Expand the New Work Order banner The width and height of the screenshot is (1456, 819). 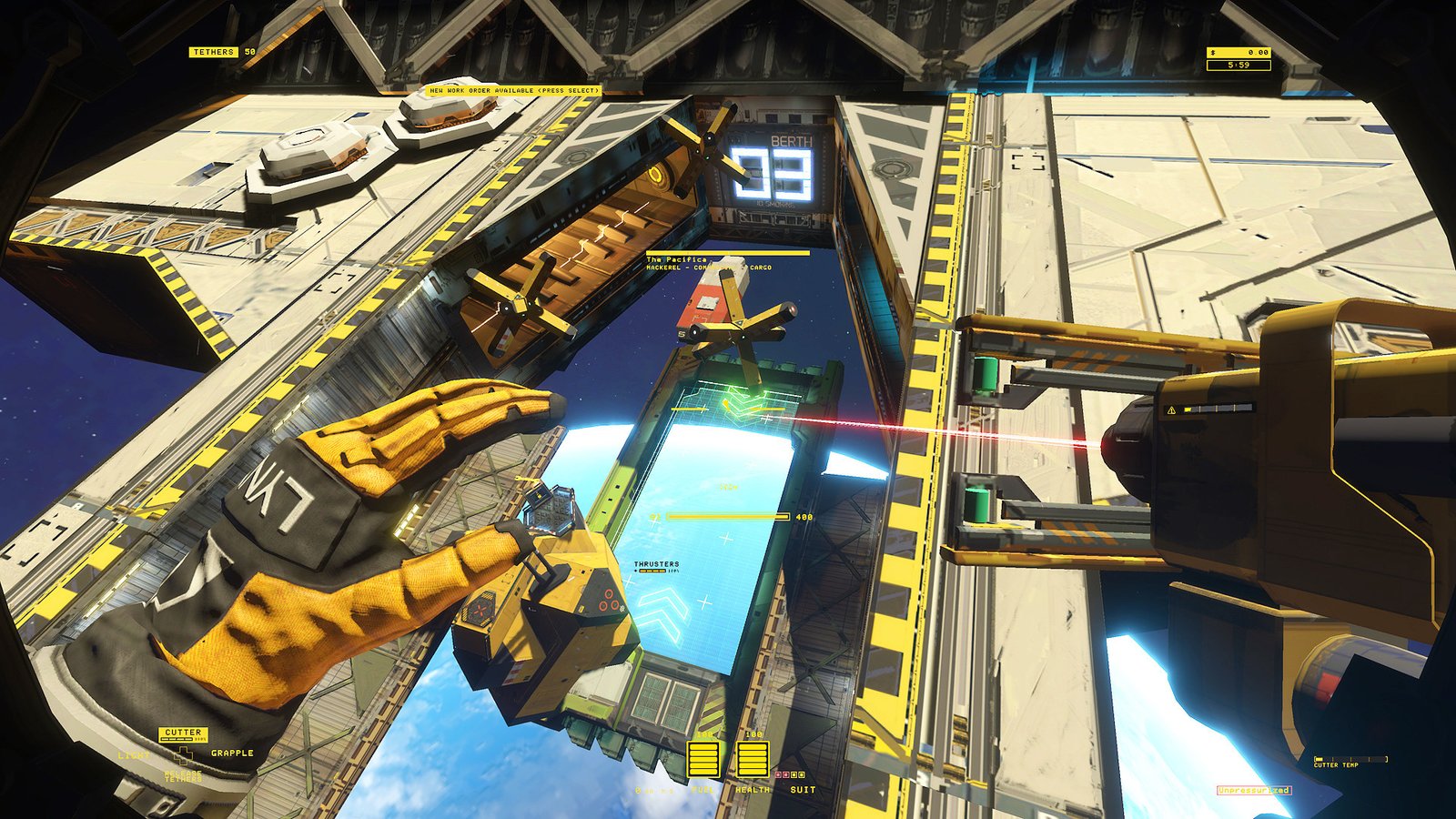tap(512, 90)
